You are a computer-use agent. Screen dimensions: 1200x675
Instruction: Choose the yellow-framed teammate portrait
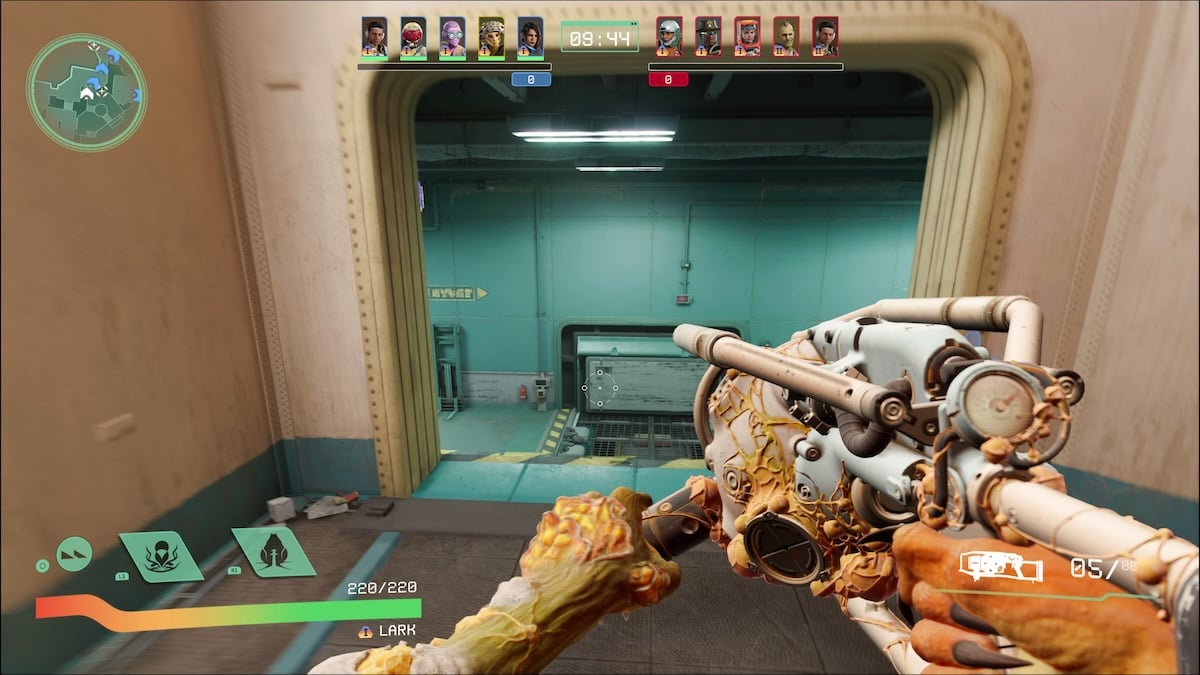[491, 37]
